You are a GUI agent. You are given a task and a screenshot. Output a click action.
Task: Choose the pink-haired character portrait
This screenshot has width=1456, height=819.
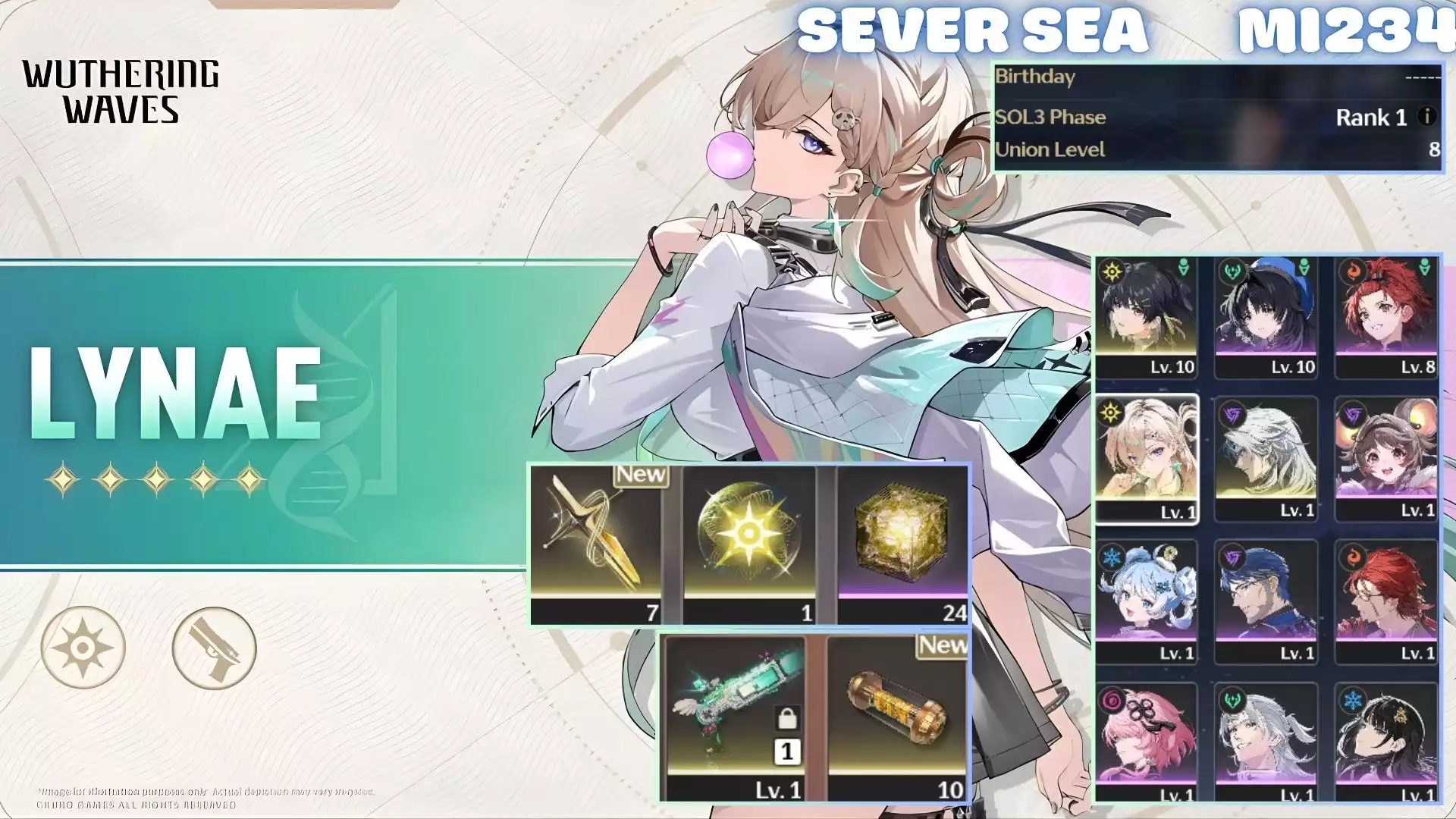1146,741
